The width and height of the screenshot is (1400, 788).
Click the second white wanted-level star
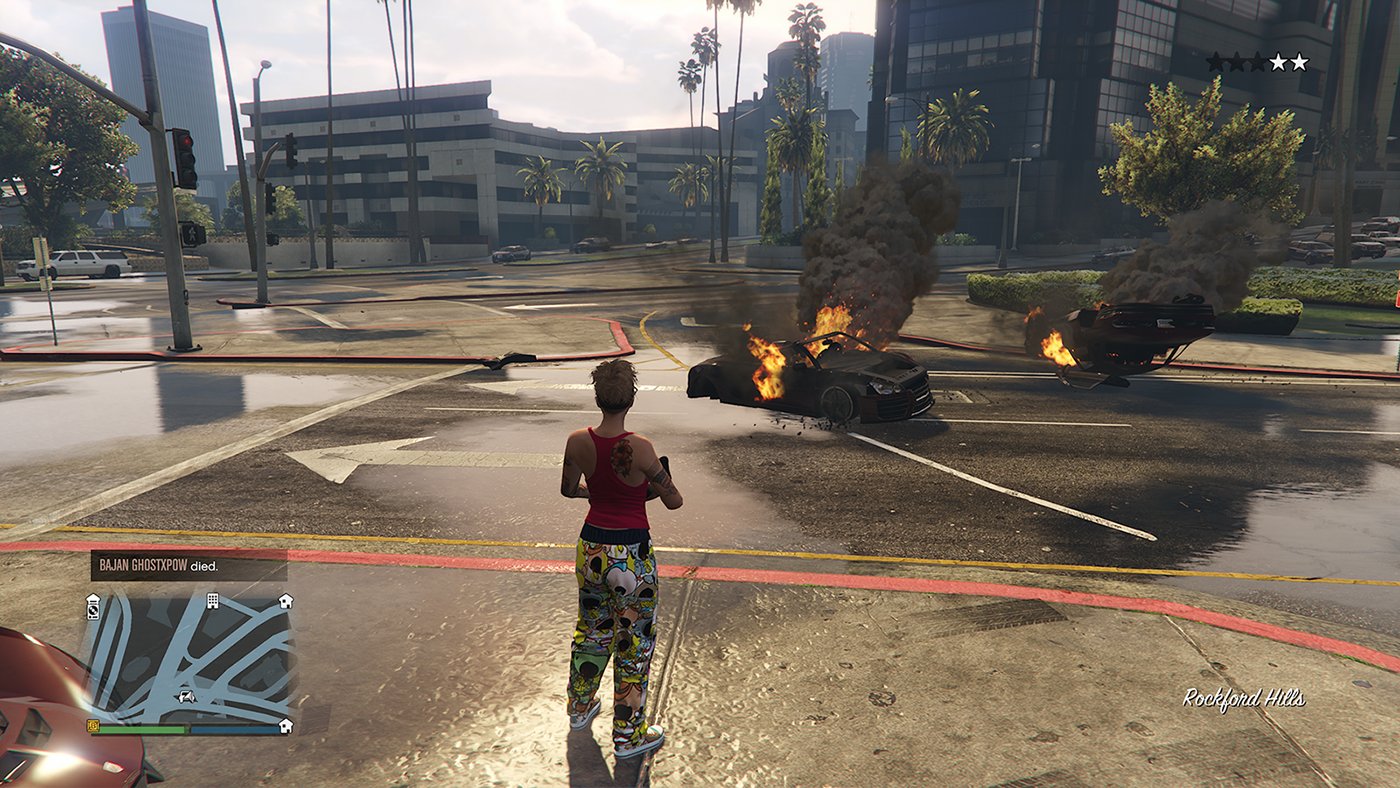(1298, 62)
